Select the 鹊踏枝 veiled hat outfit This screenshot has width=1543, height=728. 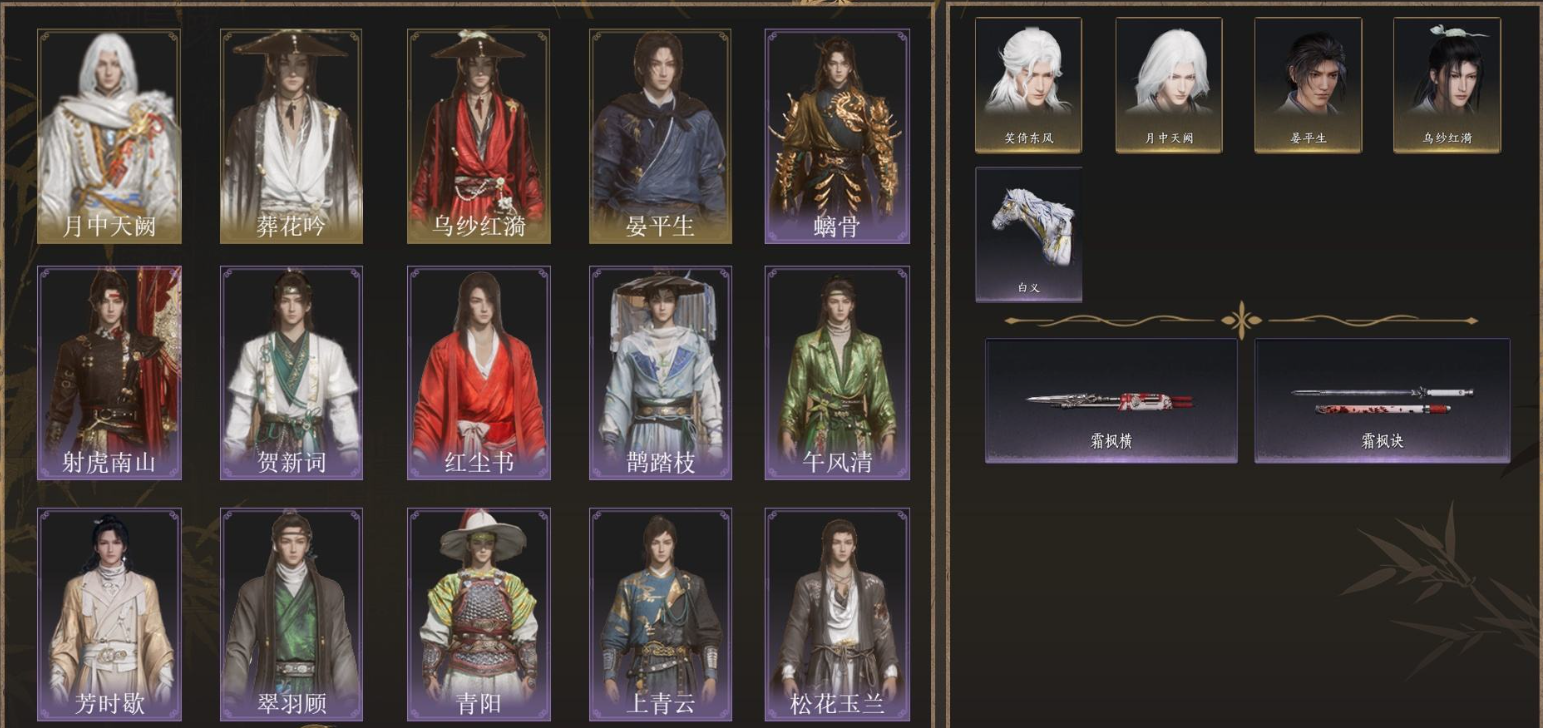(659, 373)
